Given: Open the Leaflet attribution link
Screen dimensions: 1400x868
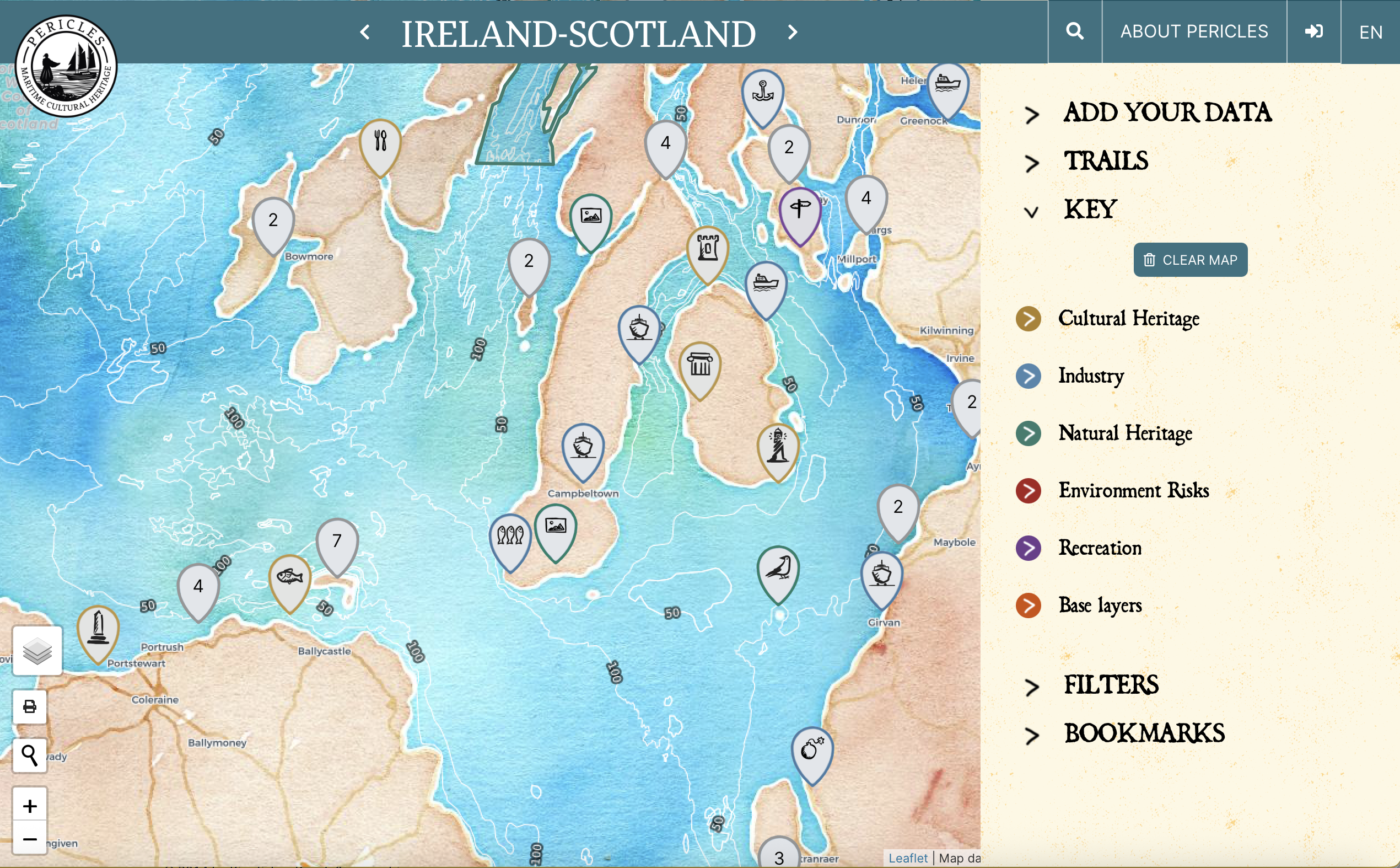Looking at the screenshot, I should tap(908, 858).
